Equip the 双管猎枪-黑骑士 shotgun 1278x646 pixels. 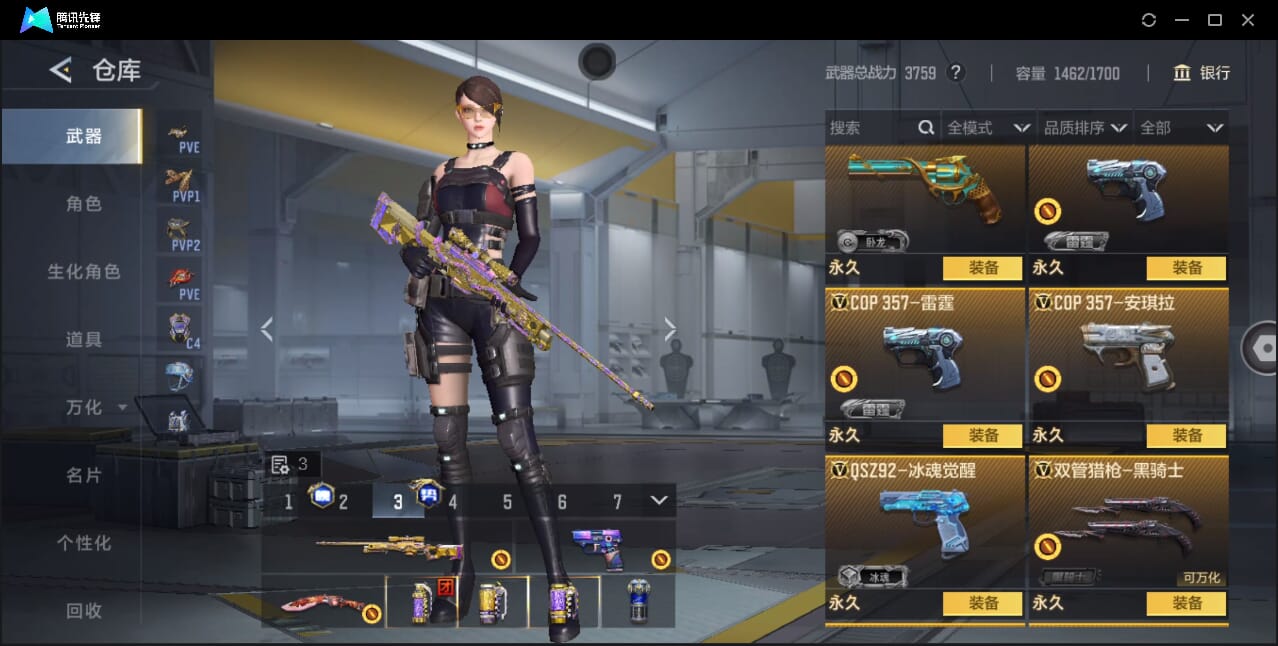(1186, 603)
